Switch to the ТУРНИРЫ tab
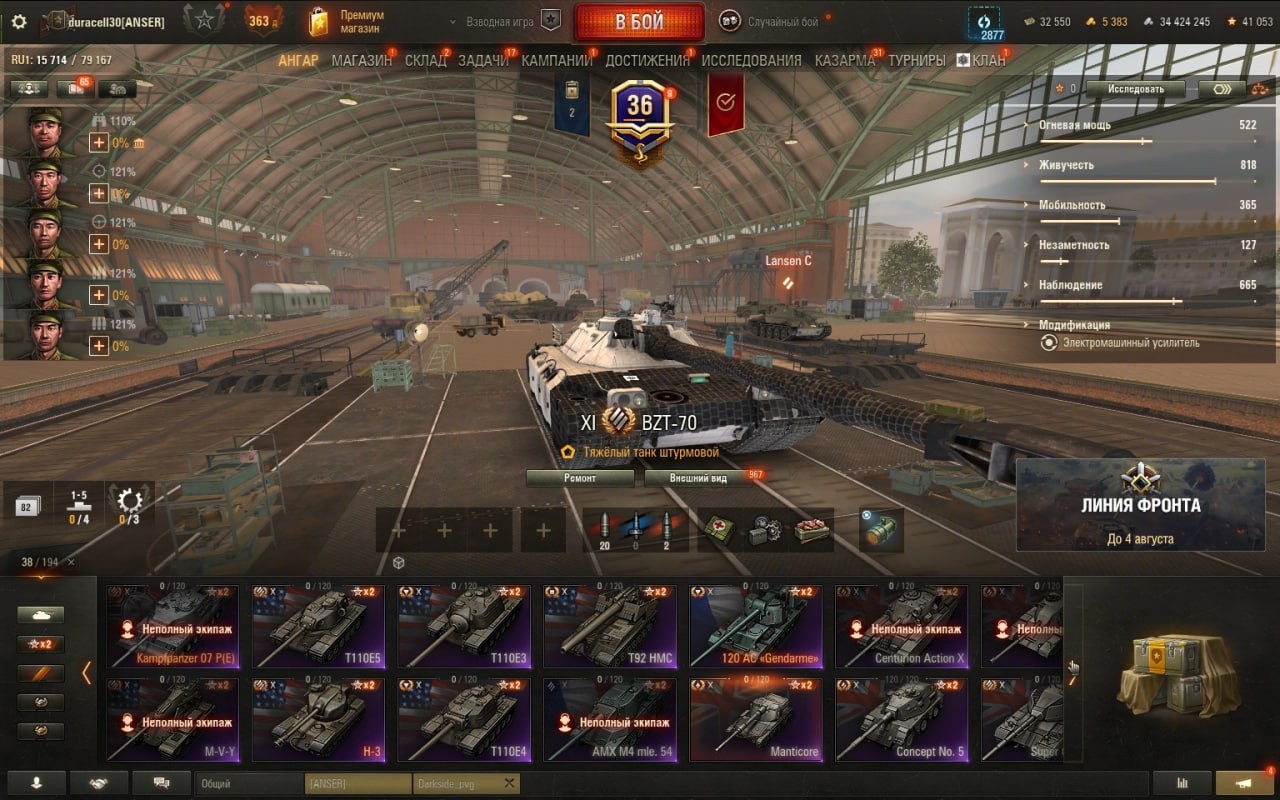This screenshot has height=800, width=1280. (x=916, y=60)
